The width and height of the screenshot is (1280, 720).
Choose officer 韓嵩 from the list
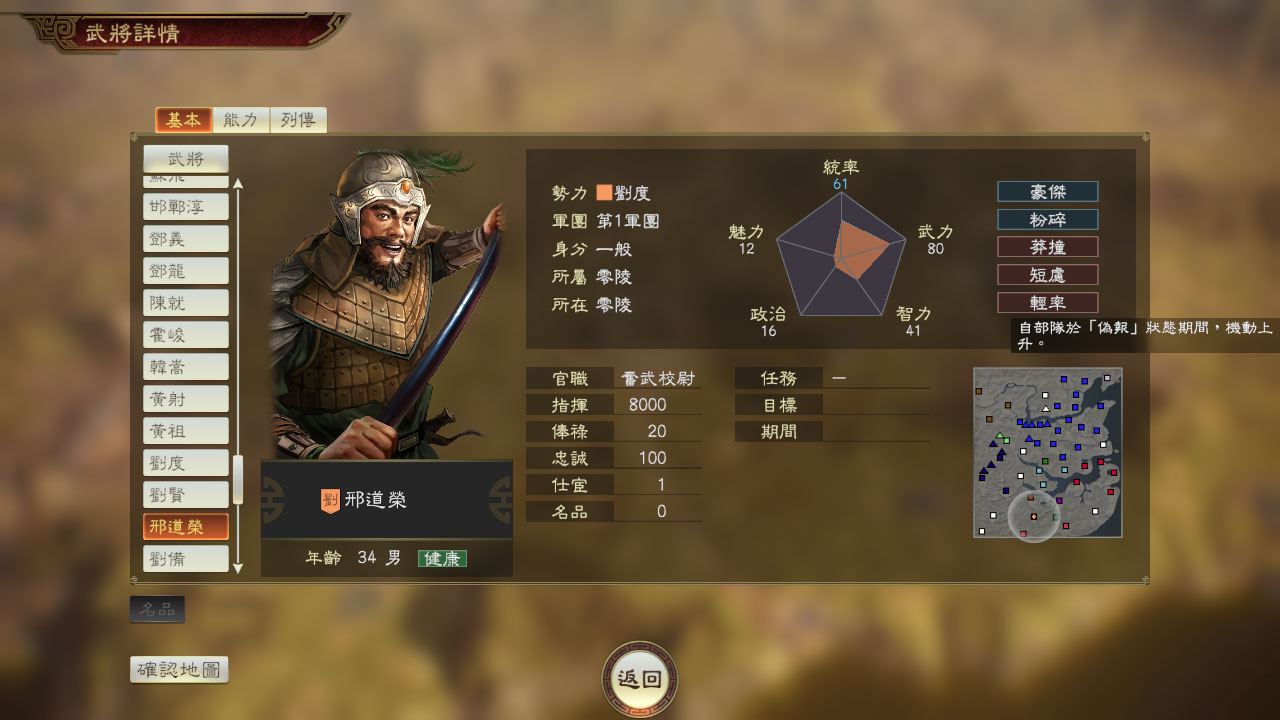tap(186, 367)
